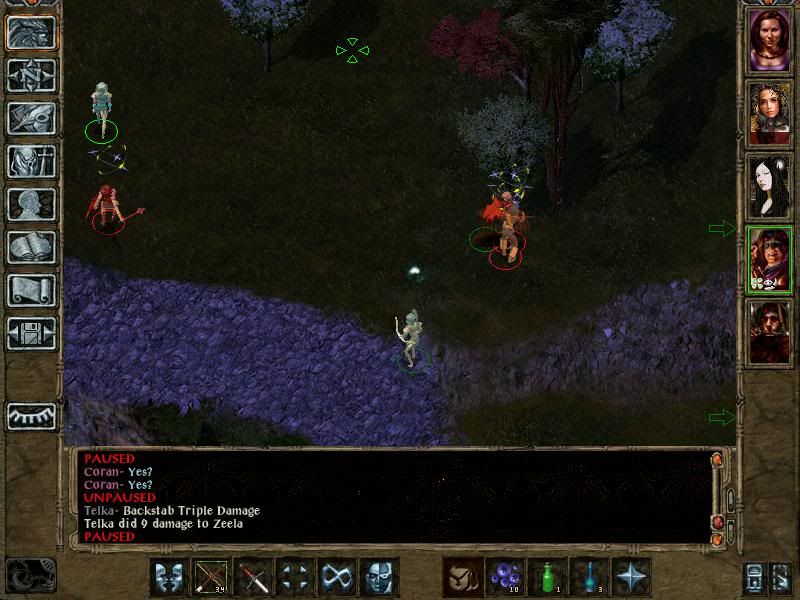Image resolution: width=800 pixels, height=600 pixels.
Task: Use the purple berries quick item
Action: pos(505,577)
